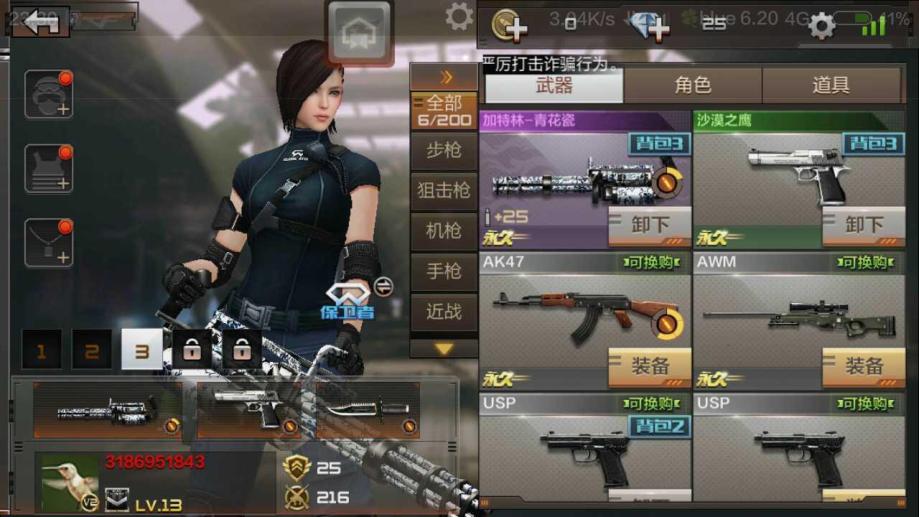
Task: Show the 机枪 machine gun category
Action: pos(444,231)
